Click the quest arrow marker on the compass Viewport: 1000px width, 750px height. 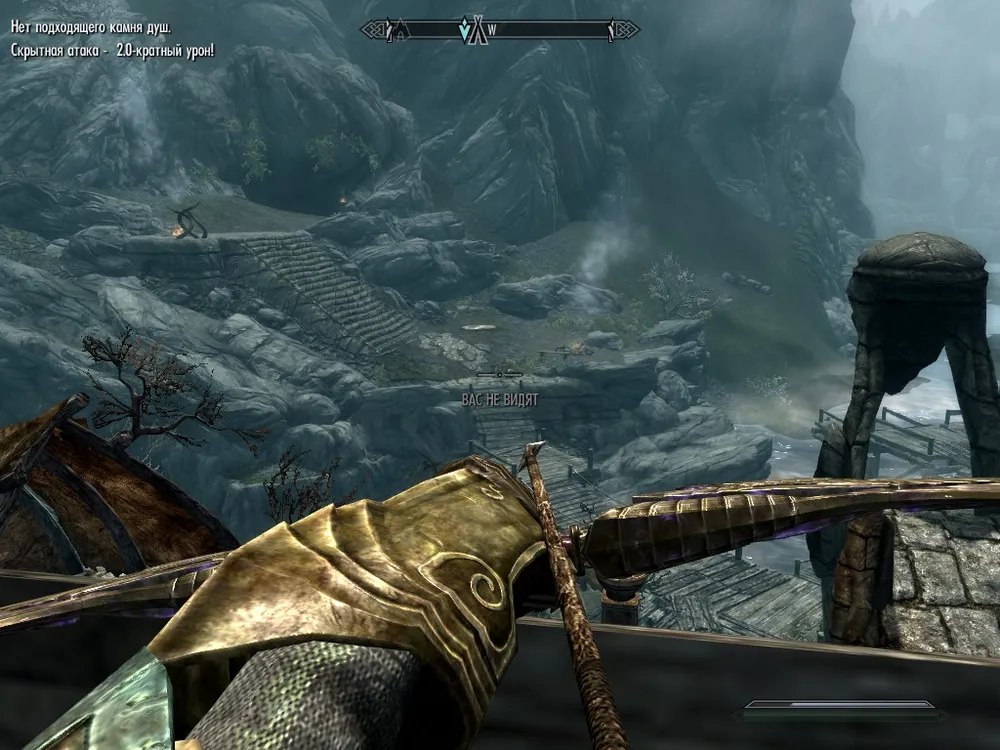[464, 30]
